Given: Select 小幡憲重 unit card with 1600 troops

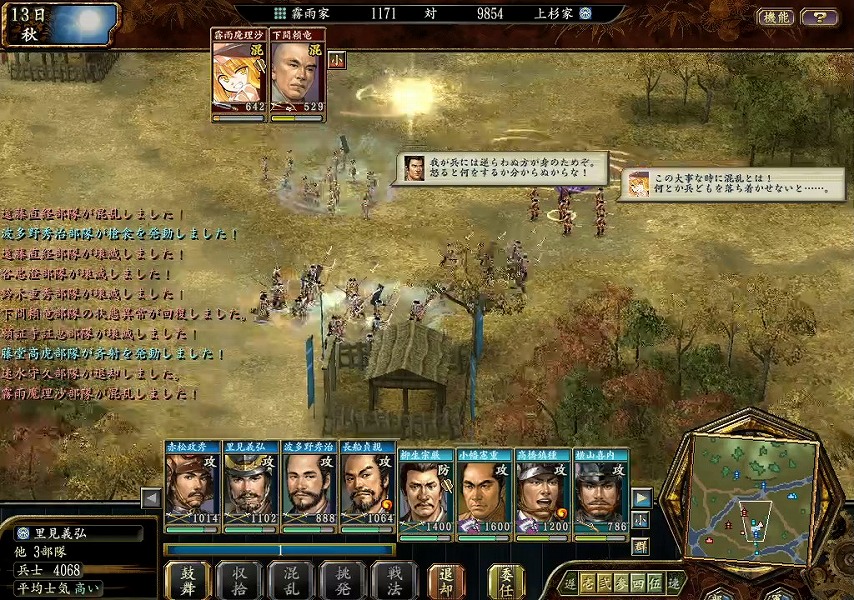Looking at the screenshot, I should (x=484, y=490).
